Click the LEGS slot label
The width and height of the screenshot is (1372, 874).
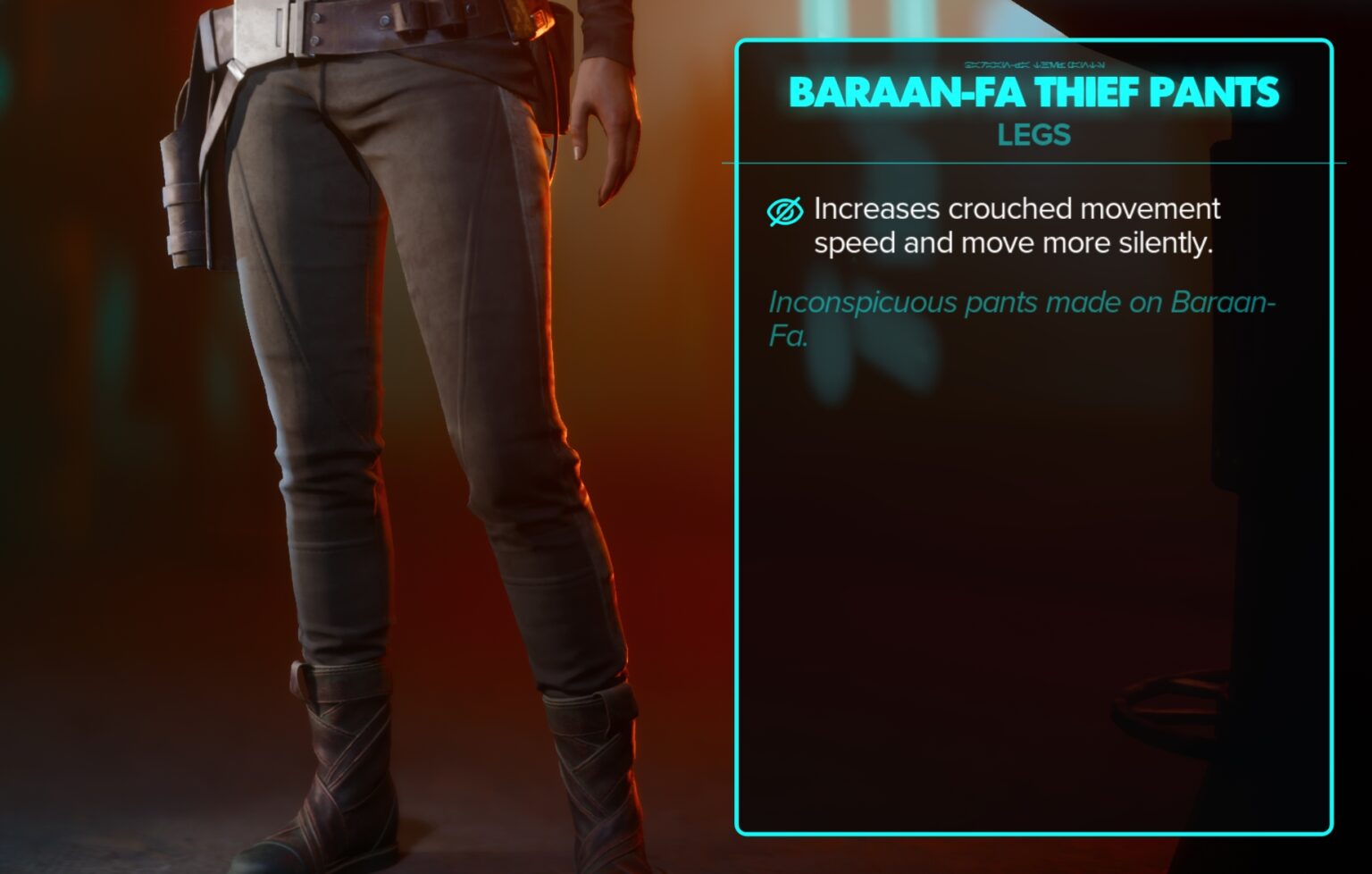click(x=1033, y=136)
